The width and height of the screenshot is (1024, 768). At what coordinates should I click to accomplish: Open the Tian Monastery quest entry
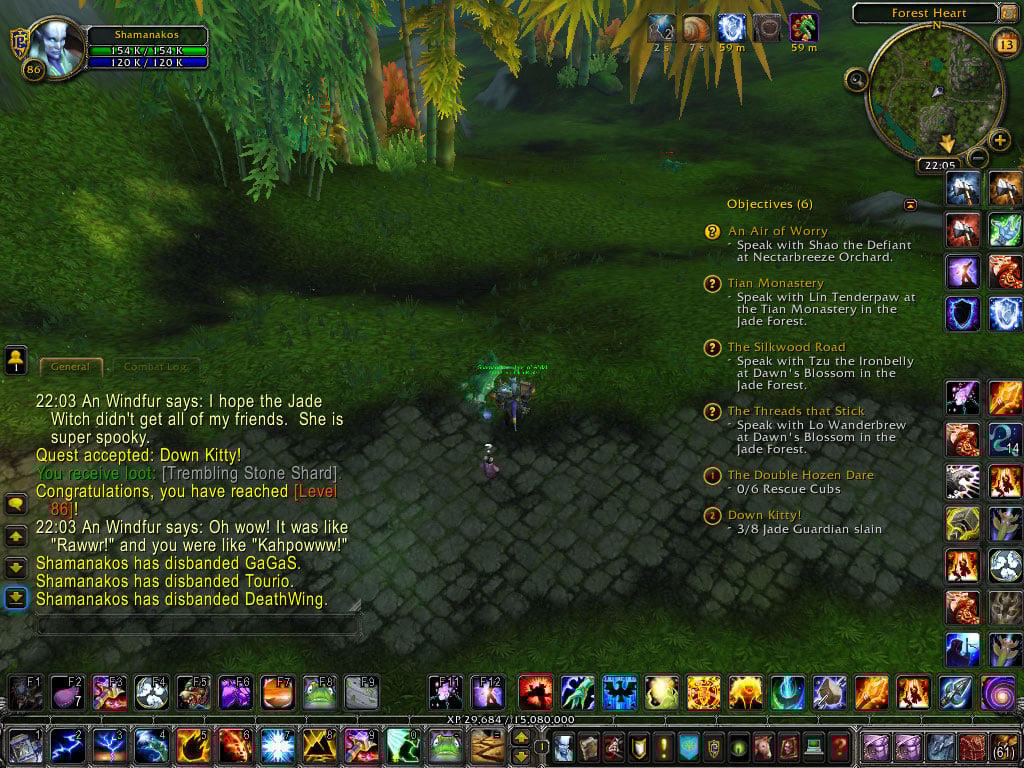pos(775,283)
